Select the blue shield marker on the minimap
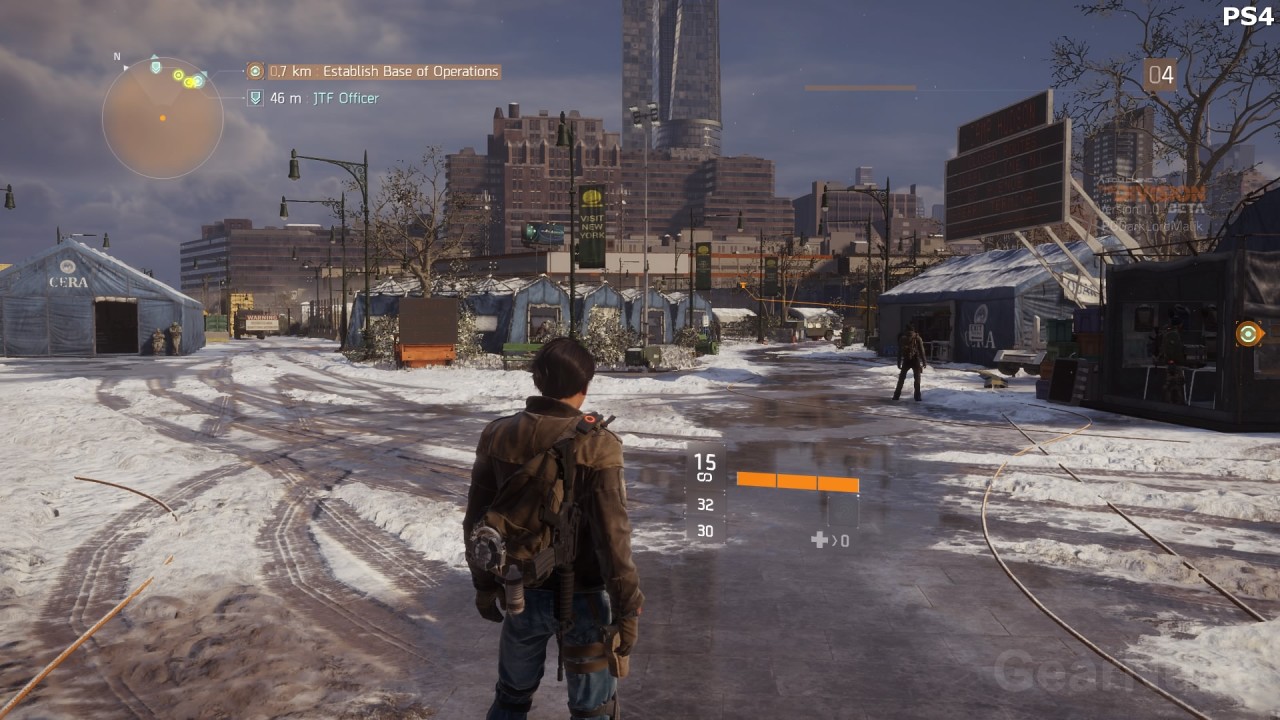The image size is (1280, 720). [156, 66]
